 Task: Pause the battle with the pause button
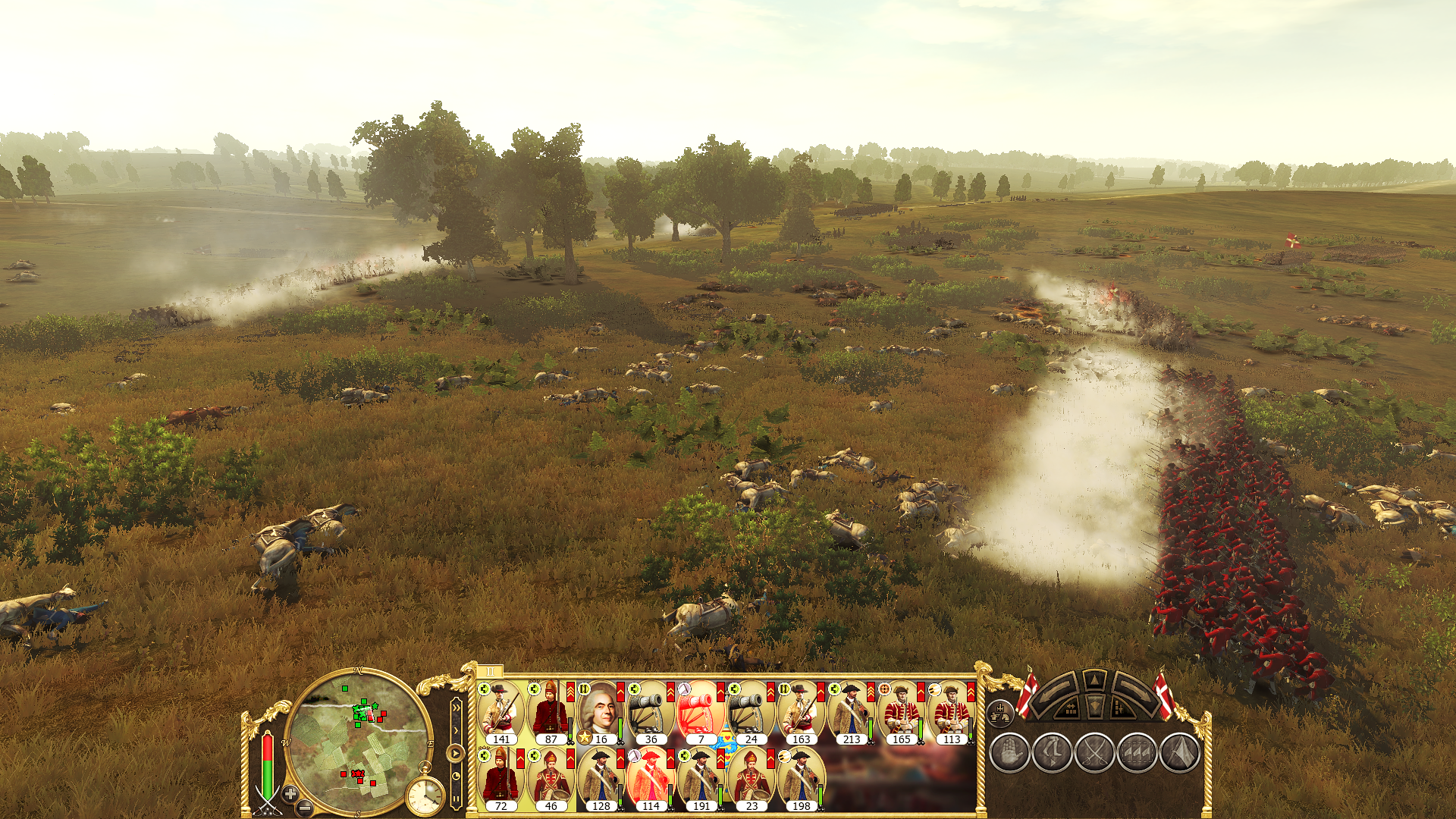[x=455, y=798]
